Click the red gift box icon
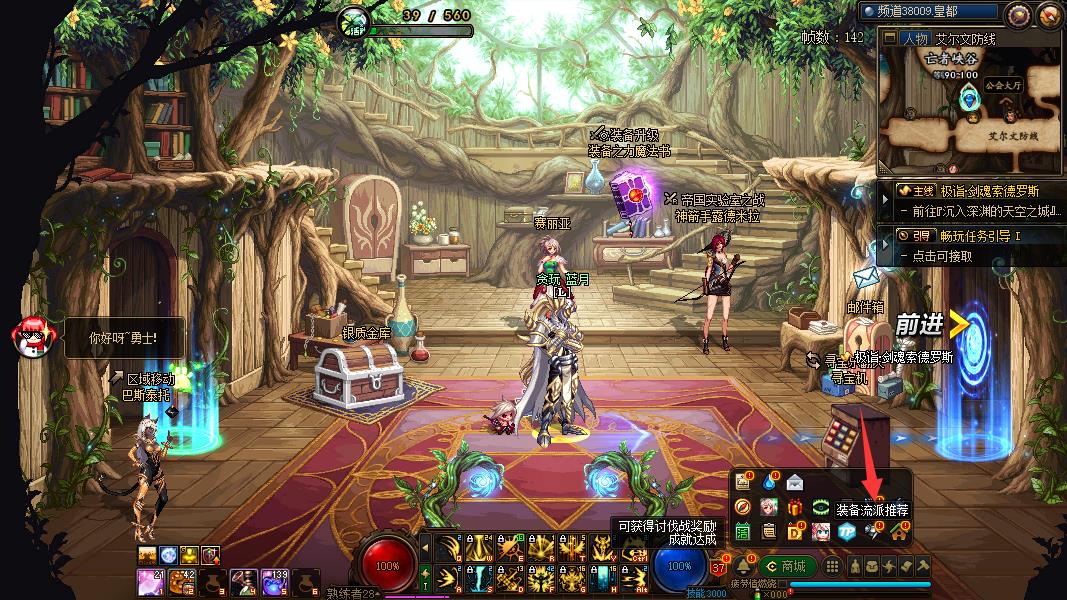The image size is (1067, 600). tap(795, 507)
